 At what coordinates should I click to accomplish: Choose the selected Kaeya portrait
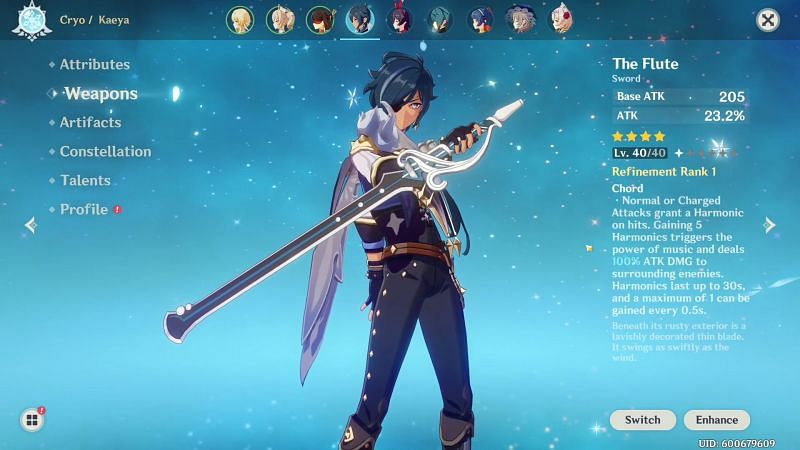(359, 19)
